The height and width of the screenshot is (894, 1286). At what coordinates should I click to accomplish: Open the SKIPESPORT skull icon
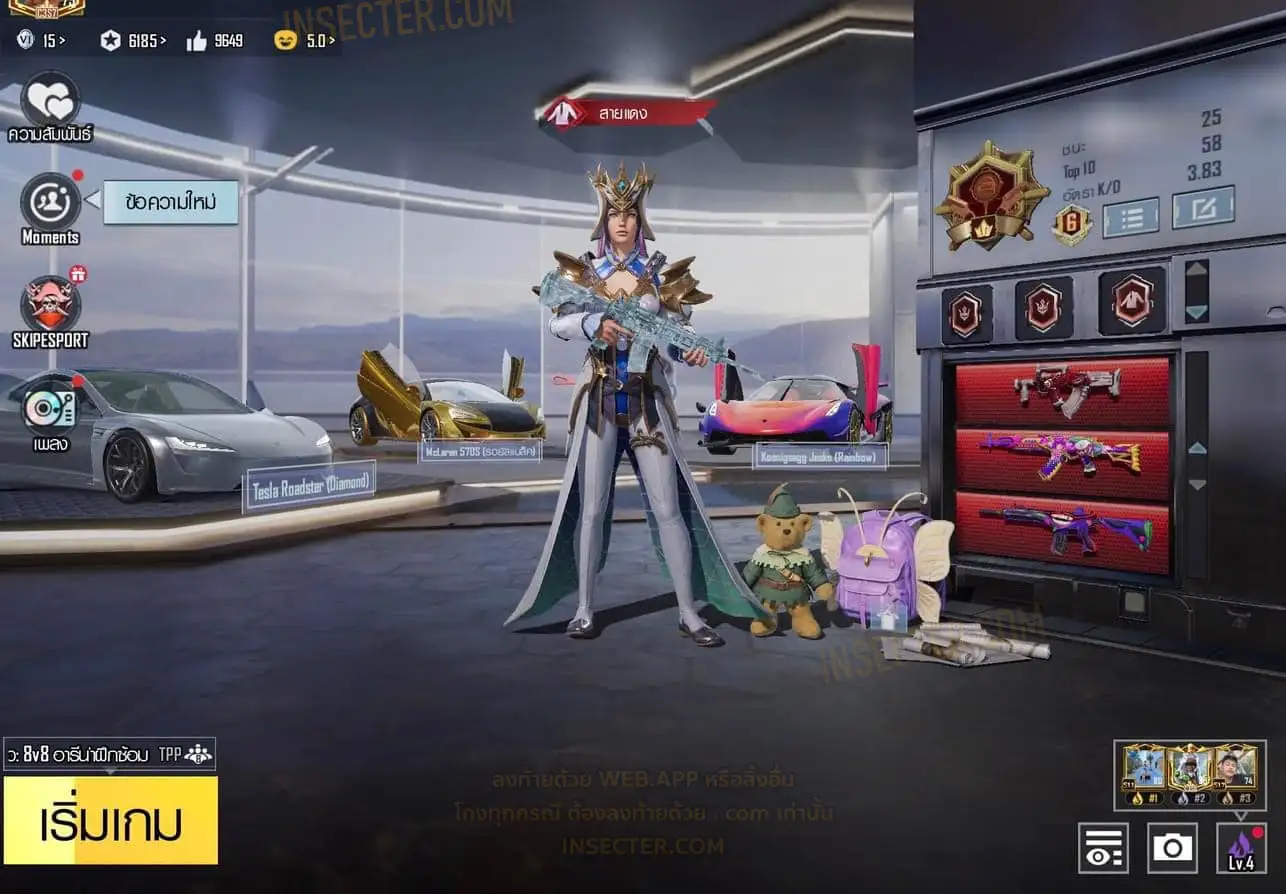[x=50, y=304]
